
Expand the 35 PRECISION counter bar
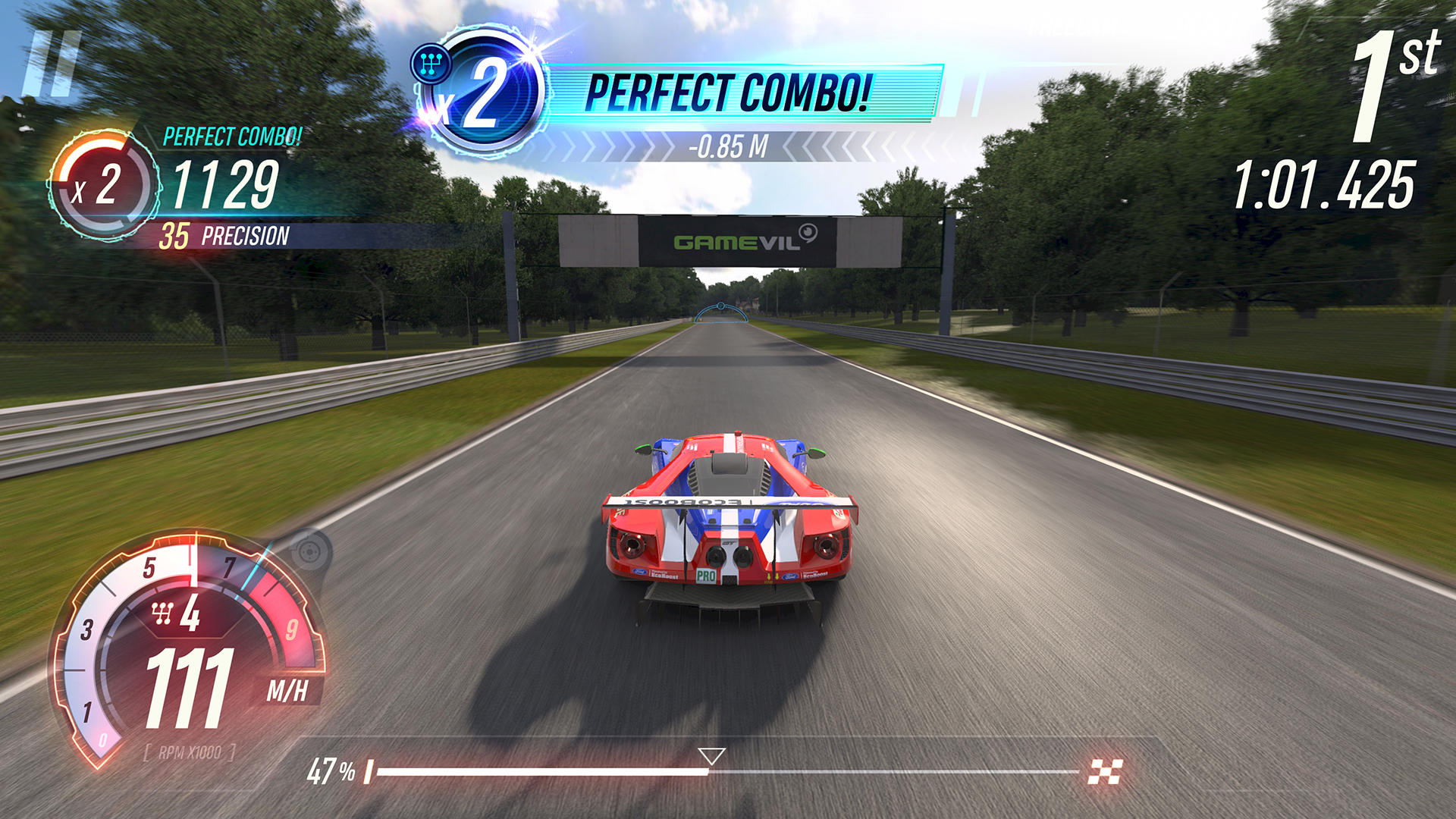click(x=227, y=235)
